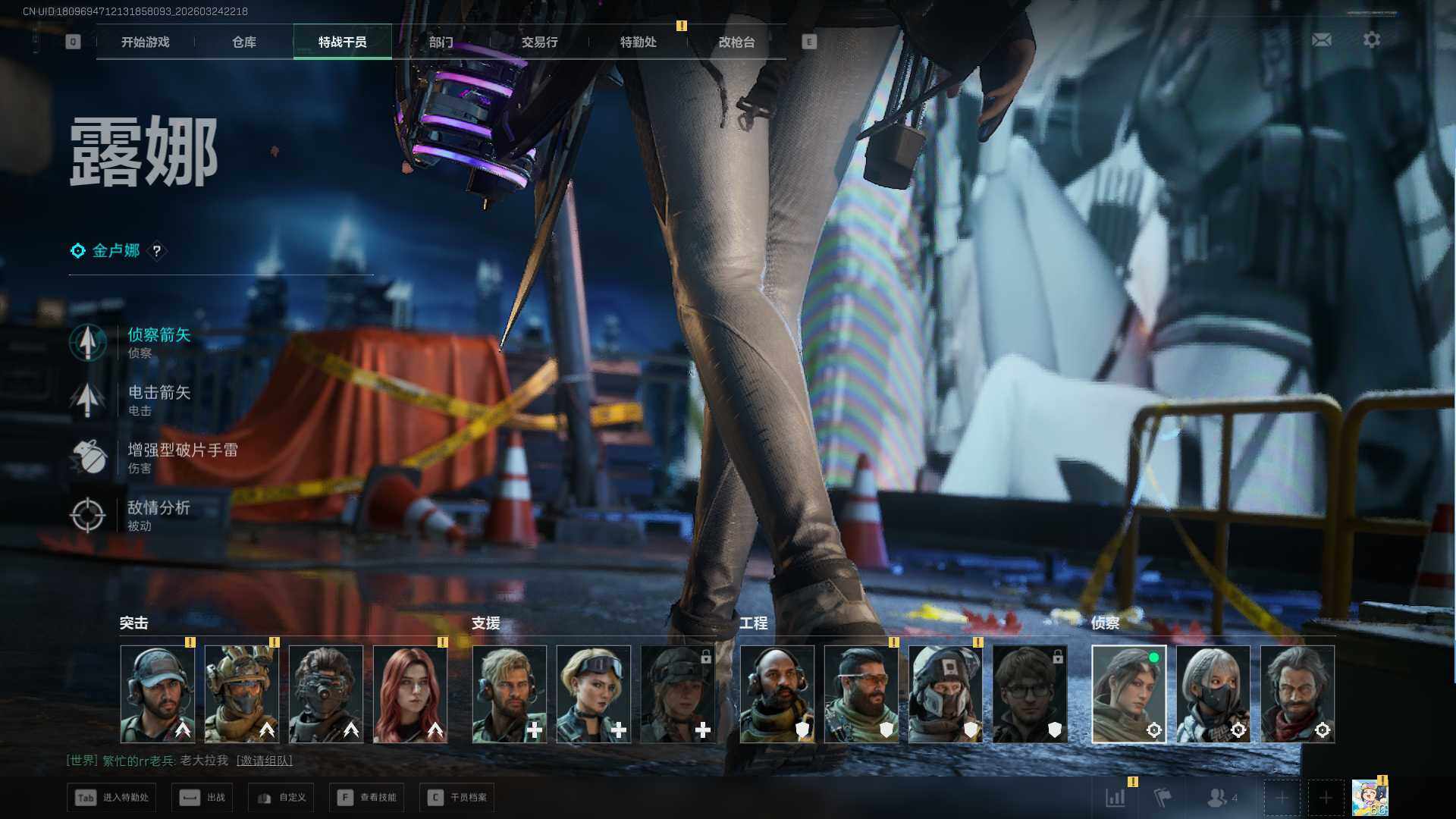Open the 干员档案 operator profile
Viewport: 1456px width, 819px height.
457,798
